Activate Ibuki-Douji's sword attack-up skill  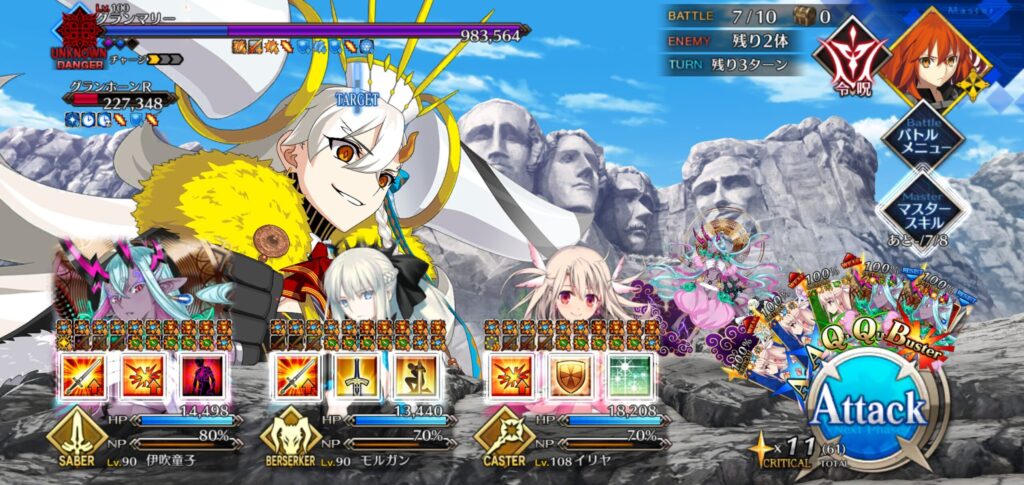tap(83, 377)
